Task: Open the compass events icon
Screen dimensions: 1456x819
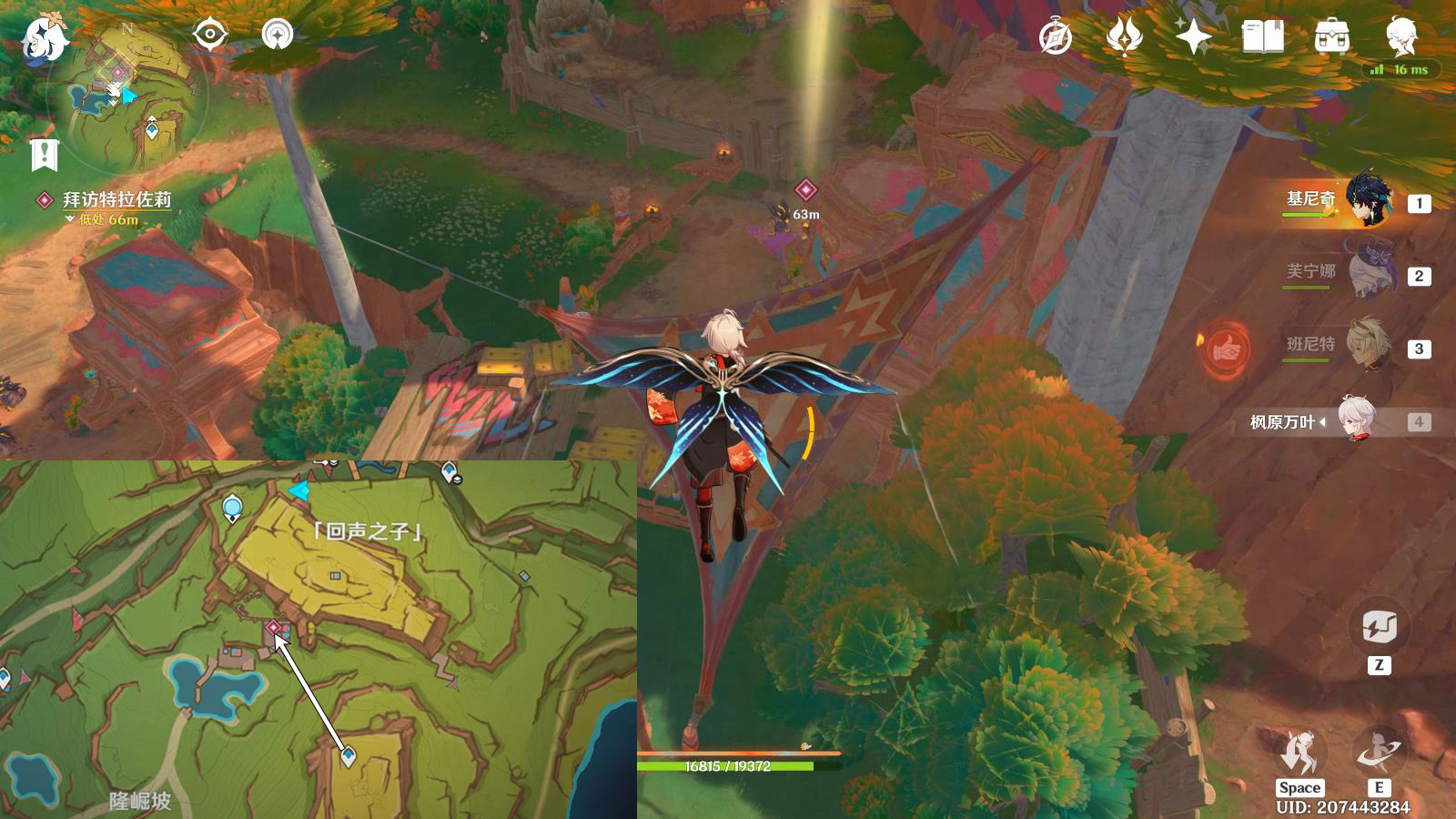Action: (1056, 37)
